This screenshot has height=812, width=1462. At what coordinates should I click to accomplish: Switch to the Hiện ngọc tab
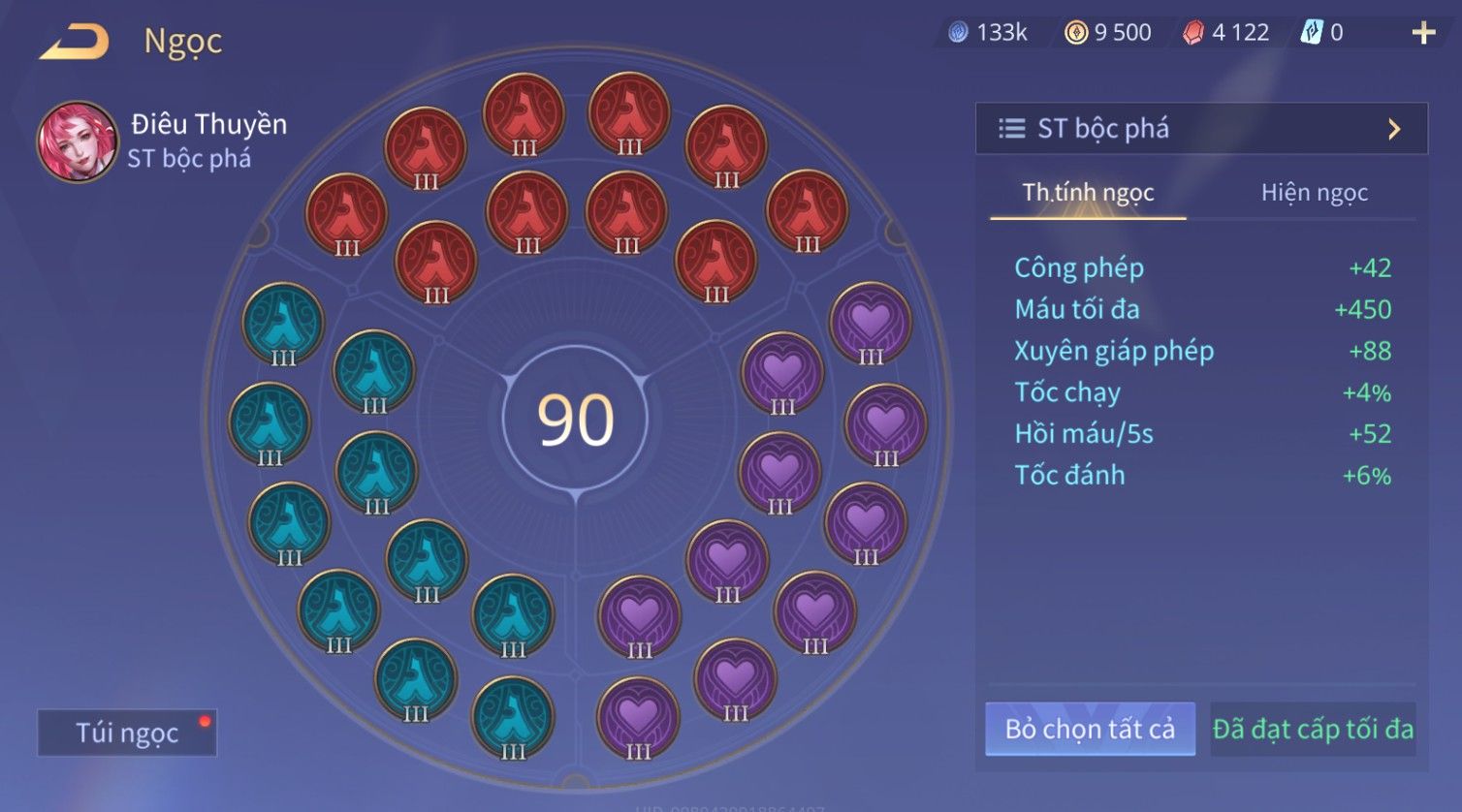point(1314,193)
